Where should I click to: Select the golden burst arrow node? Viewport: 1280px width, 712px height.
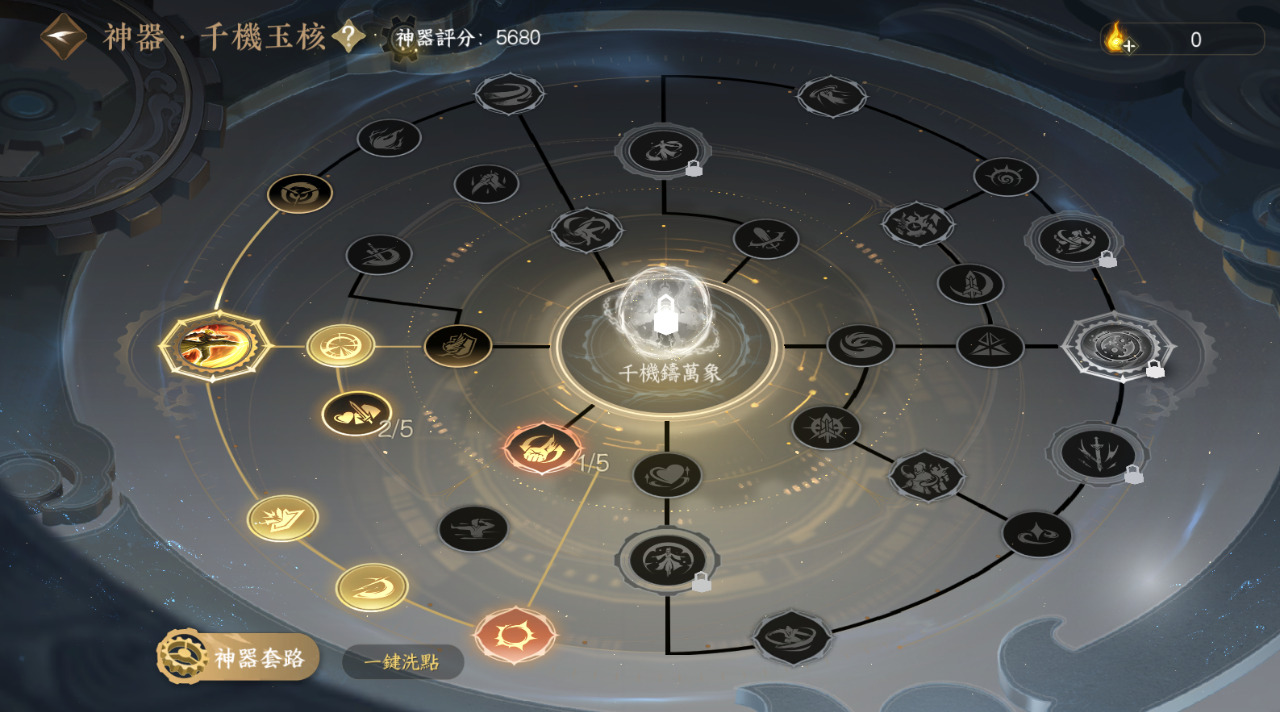click(283, 518)
